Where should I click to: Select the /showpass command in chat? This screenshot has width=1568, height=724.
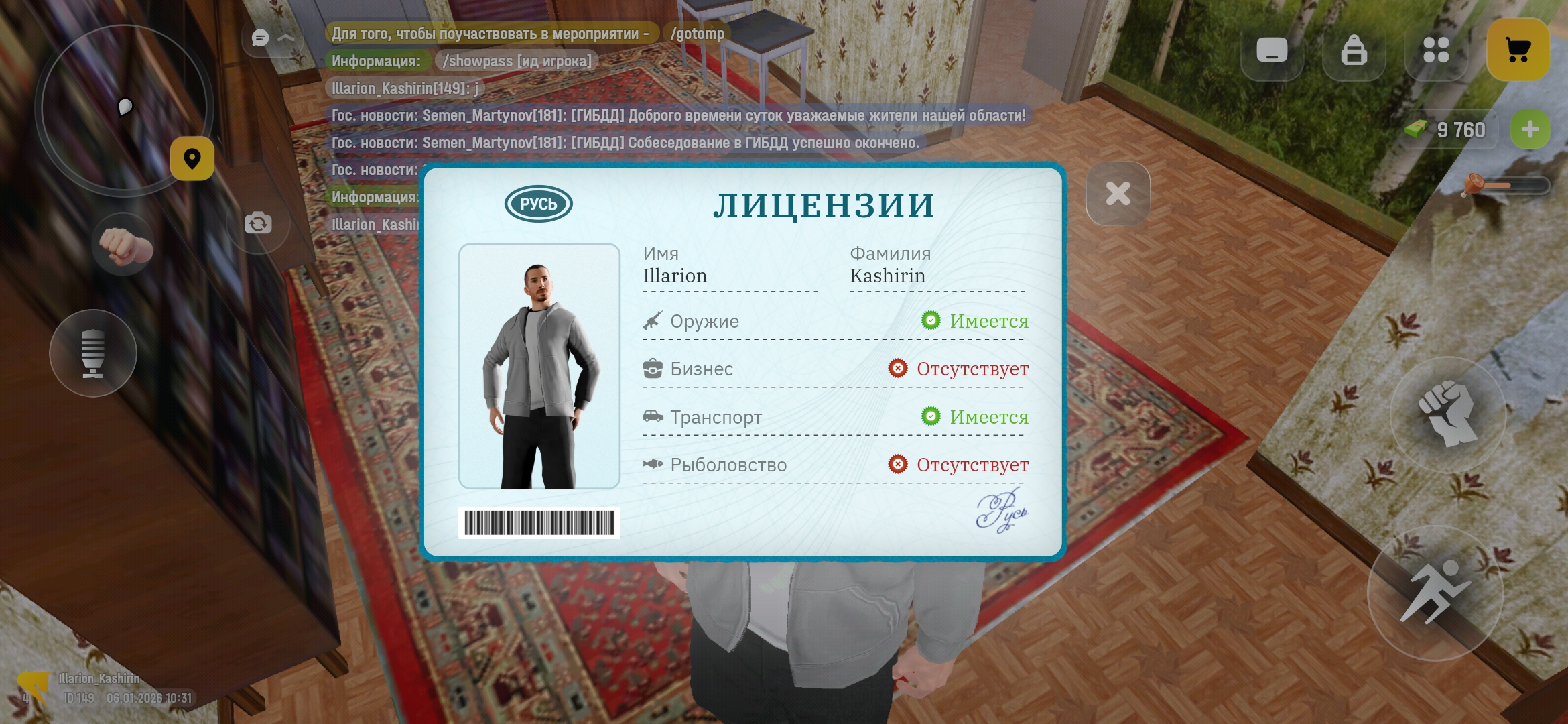point(517,61)
